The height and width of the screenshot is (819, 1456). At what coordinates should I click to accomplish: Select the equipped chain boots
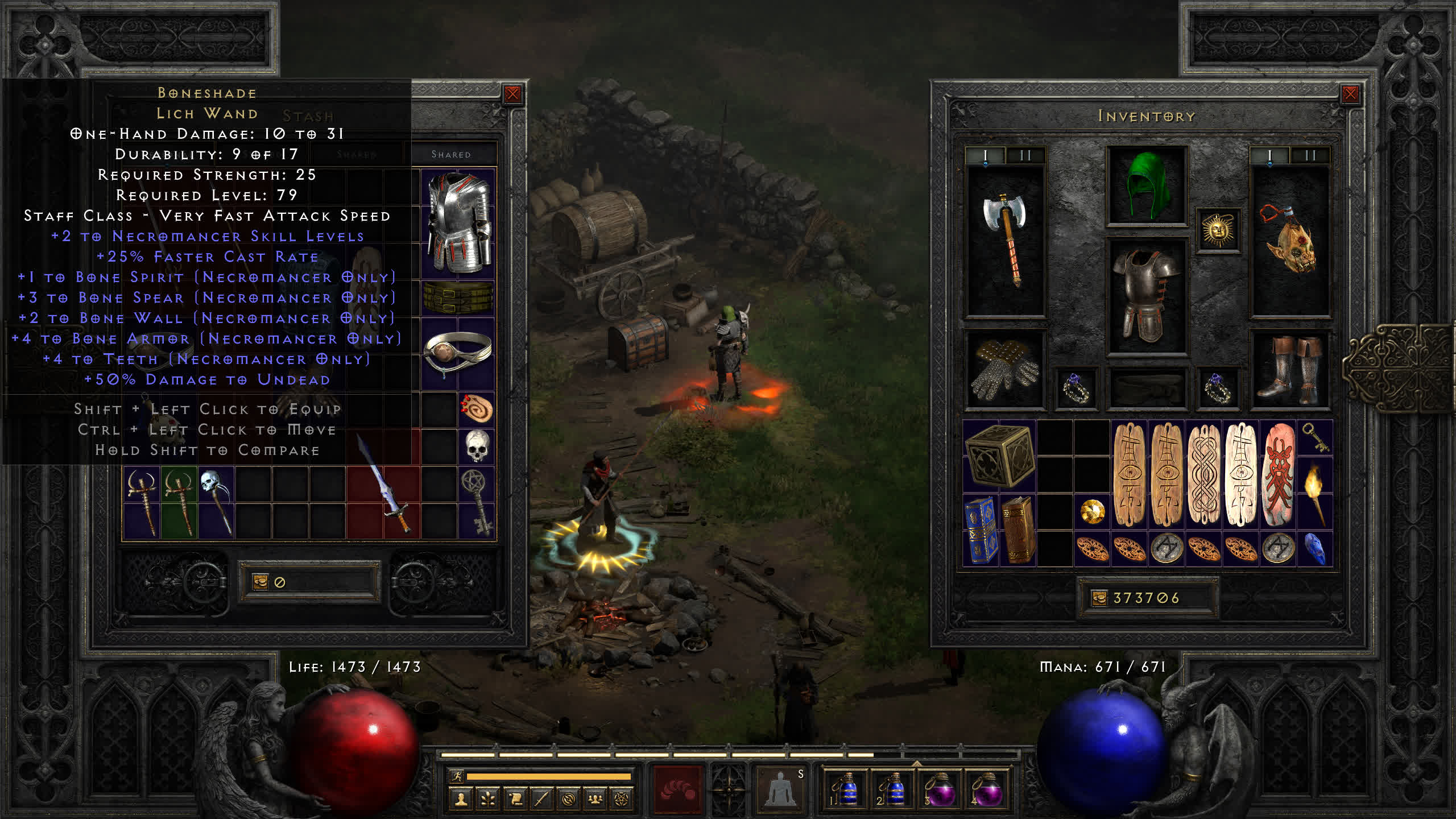(x=1289, y=370)
